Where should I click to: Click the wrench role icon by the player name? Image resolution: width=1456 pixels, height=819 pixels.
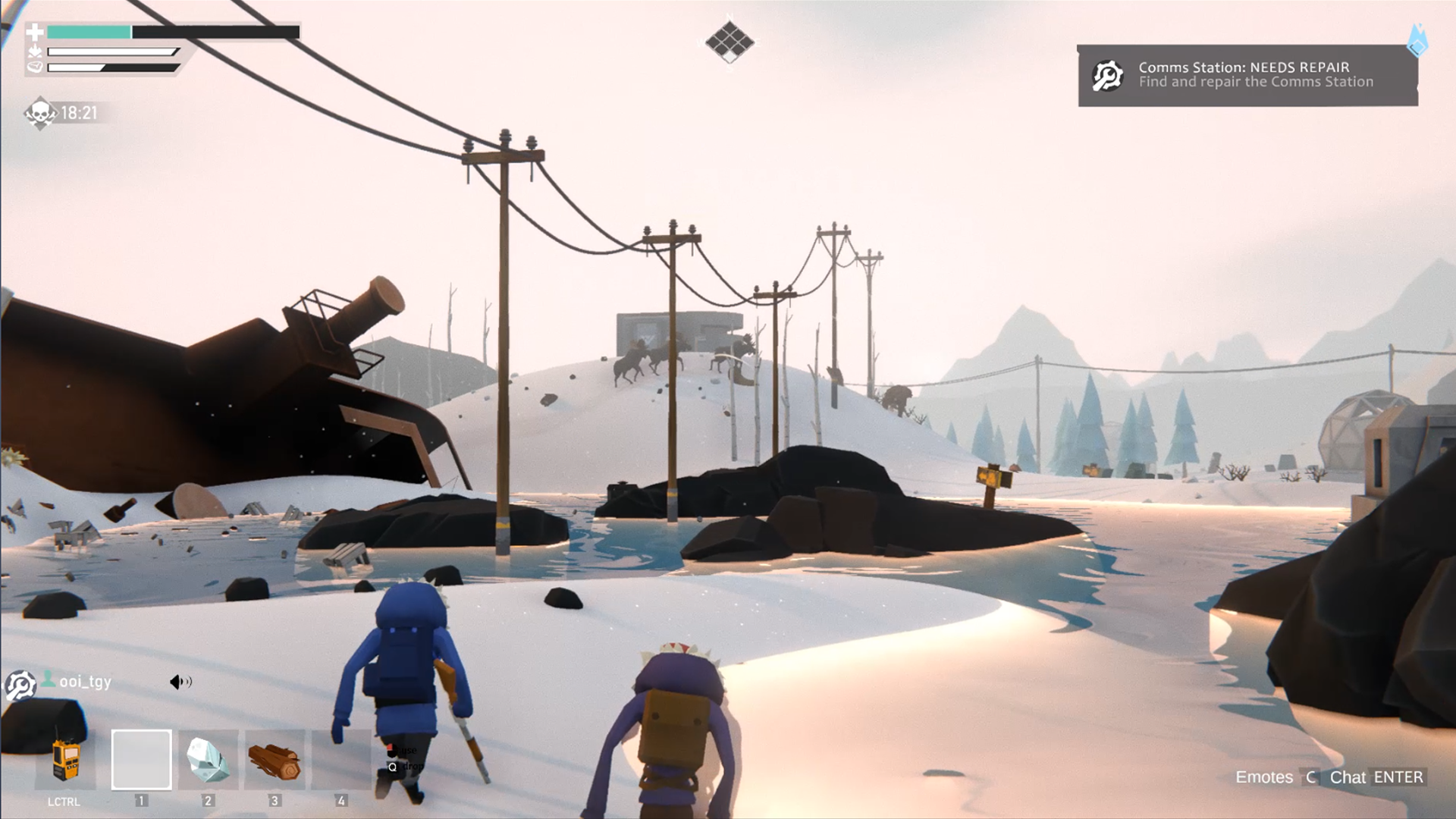click(x=20, y=686)
